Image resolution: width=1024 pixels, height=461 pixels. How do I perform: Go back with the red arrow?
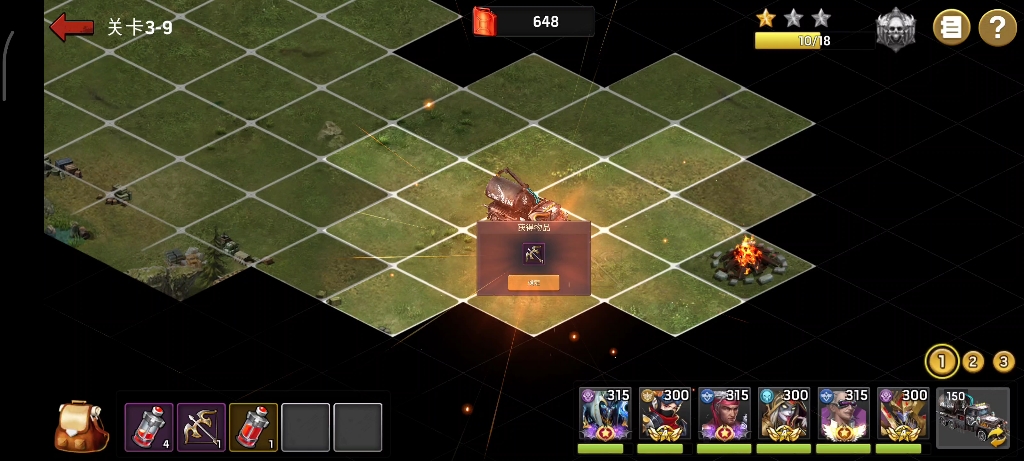[71, 27]
